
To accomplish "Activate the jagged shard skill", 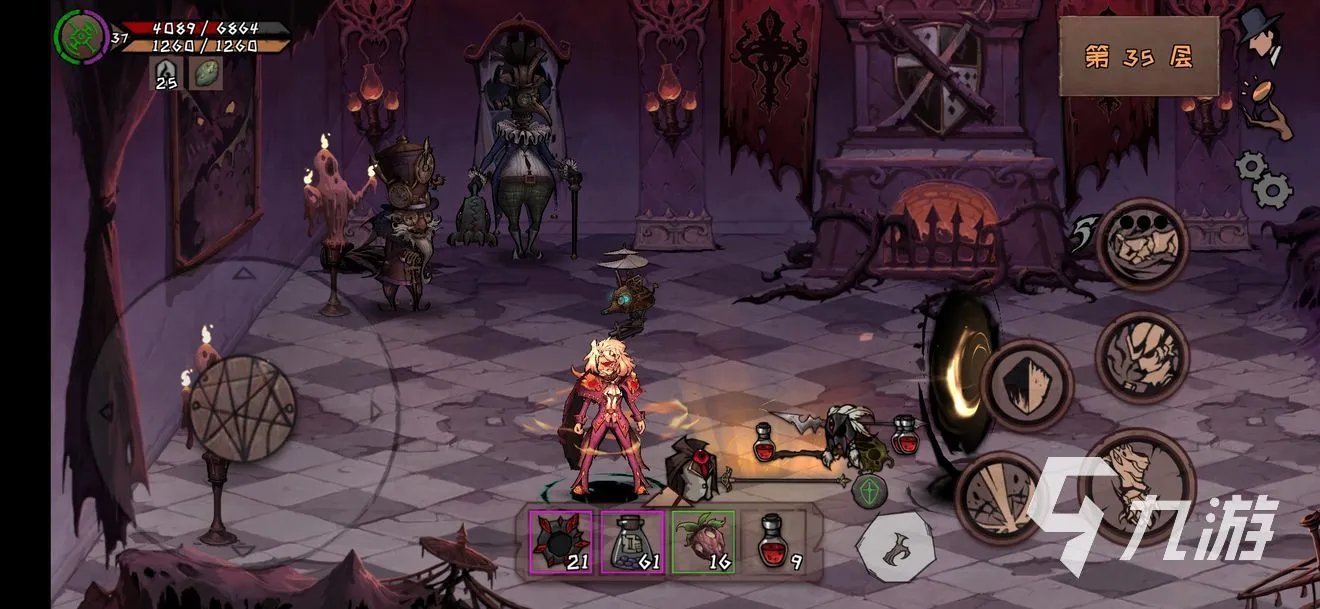I will click(x=1026, y=385).
